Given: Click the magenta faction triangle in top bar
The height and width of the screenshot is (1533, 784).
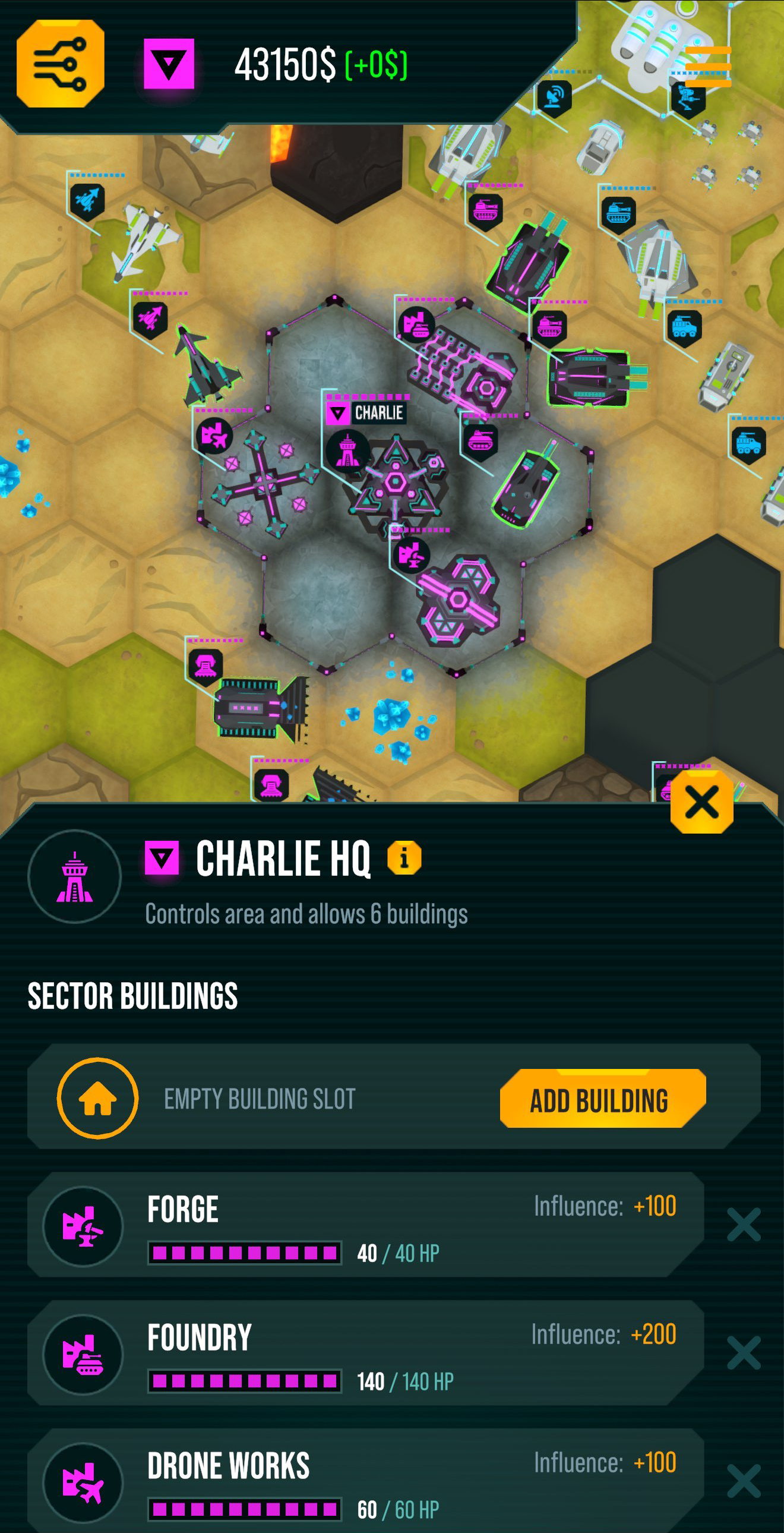Looking at the screenshot, I should click(169, 64).
